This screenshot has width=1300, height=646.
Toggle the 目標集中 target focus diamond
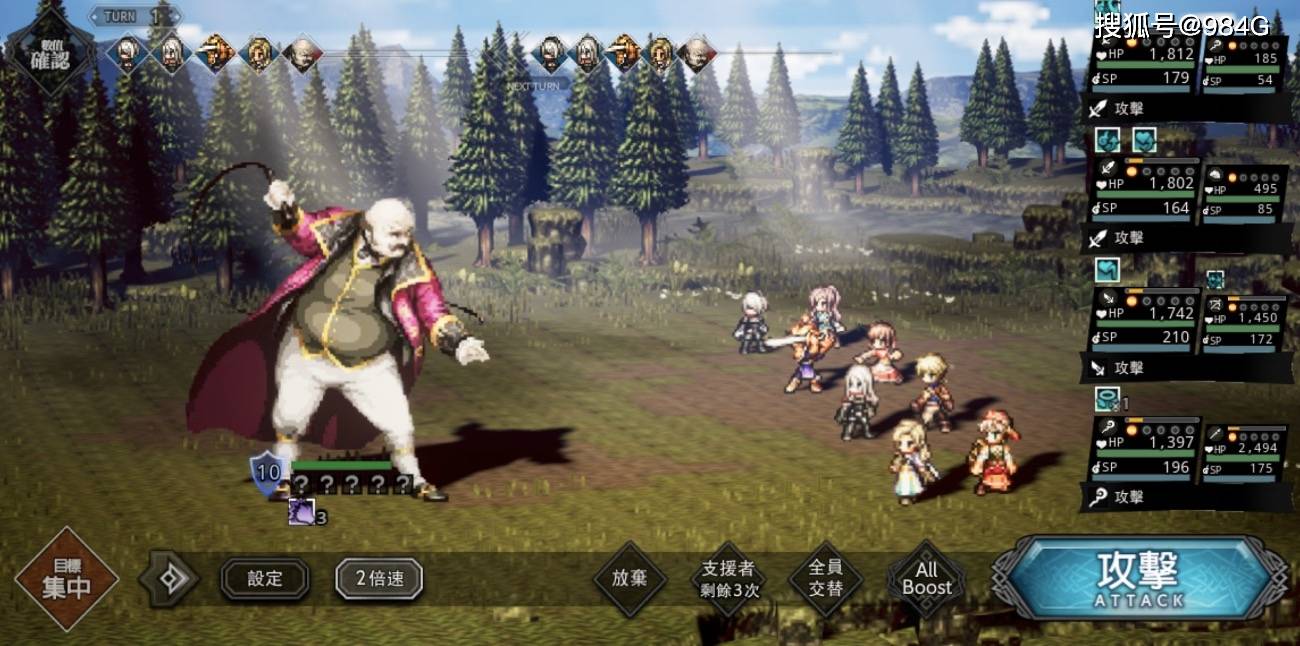click(x=67, y=579)
